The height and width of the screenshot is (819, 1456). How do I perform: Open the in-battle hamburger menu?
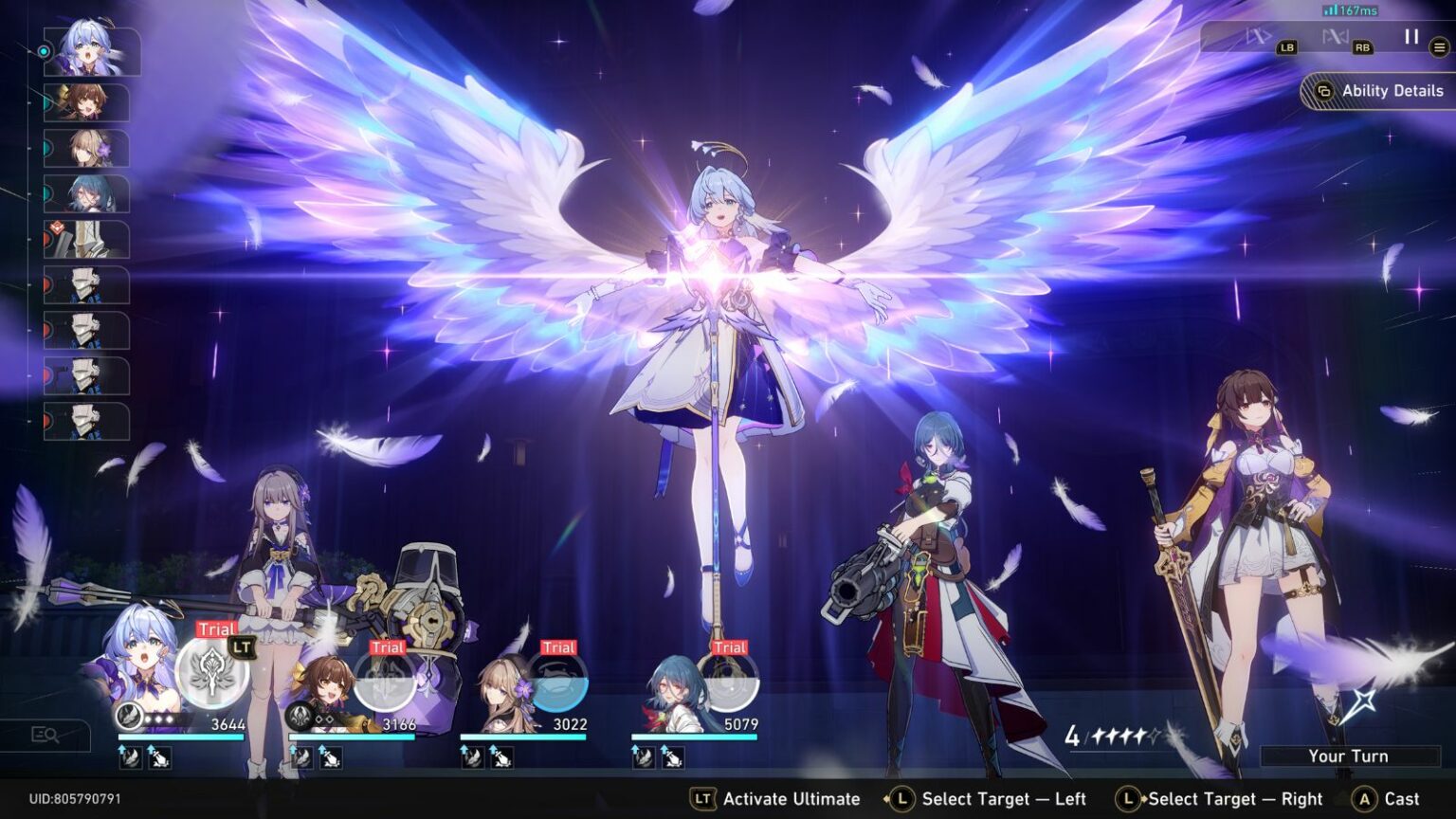[x=1439, y=45]
